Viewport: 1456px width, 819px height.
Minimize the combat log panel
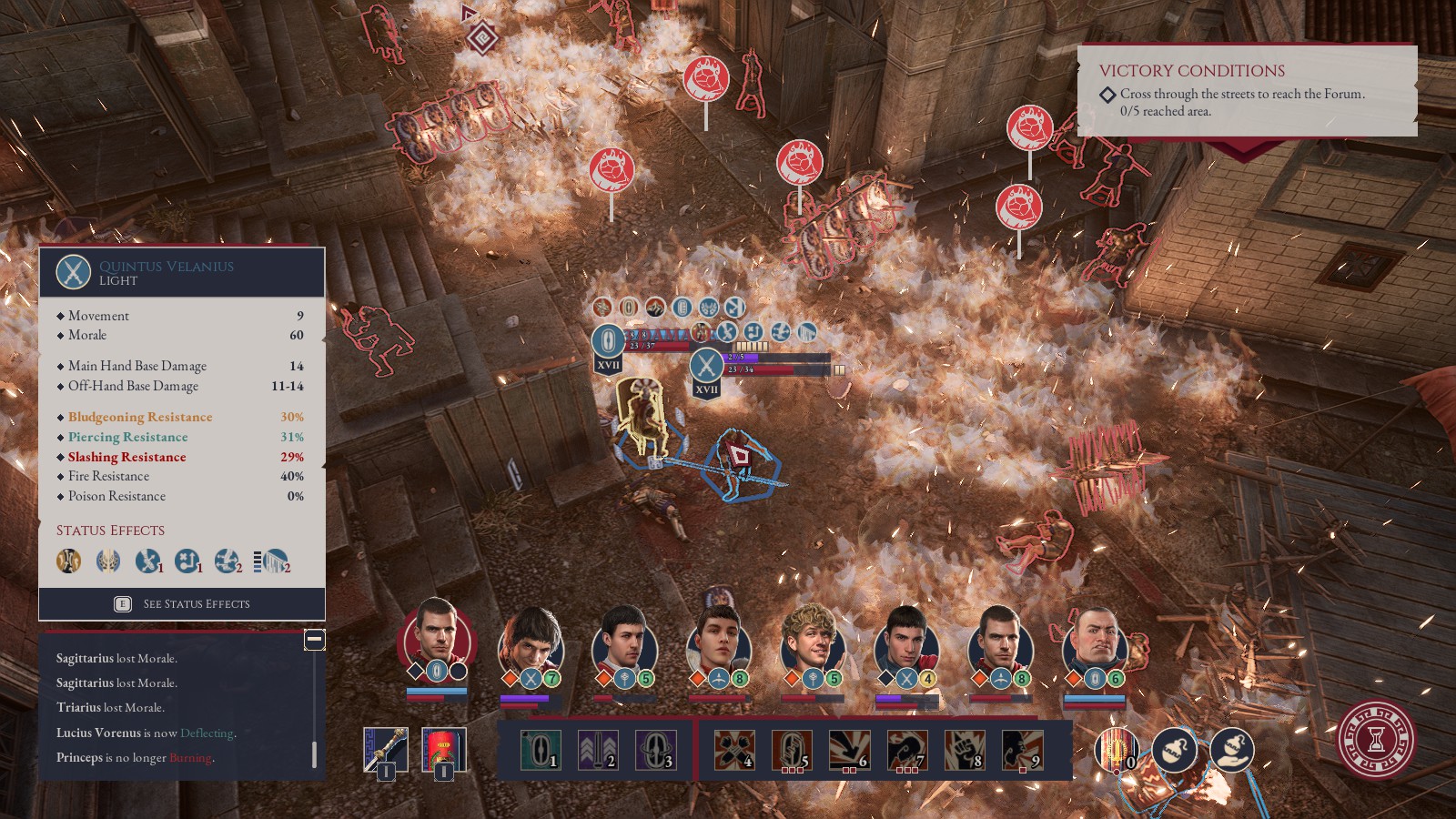(314, 640)
